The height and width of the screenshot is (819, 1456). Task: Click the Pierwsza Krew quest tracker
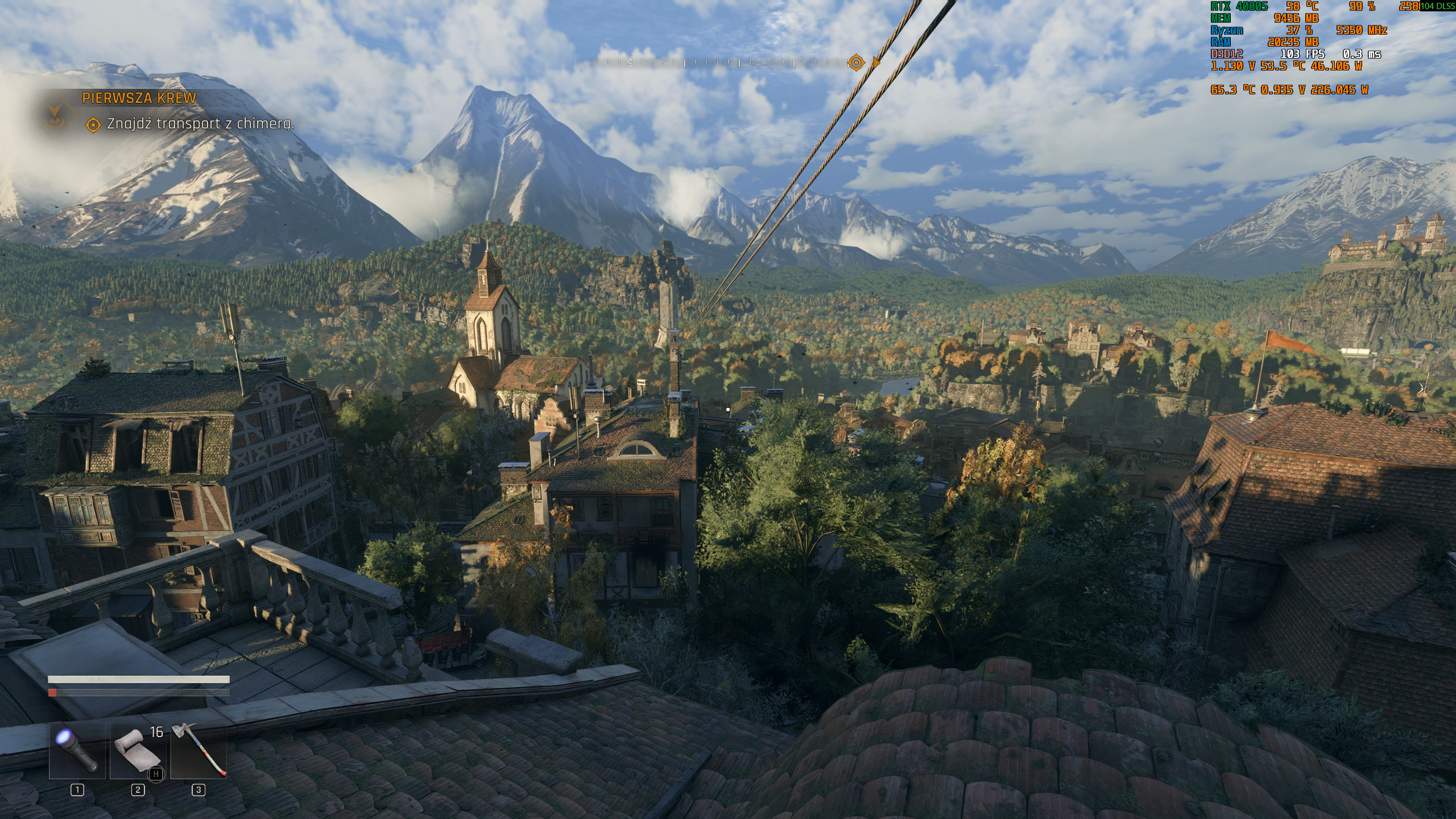(139, 98)
